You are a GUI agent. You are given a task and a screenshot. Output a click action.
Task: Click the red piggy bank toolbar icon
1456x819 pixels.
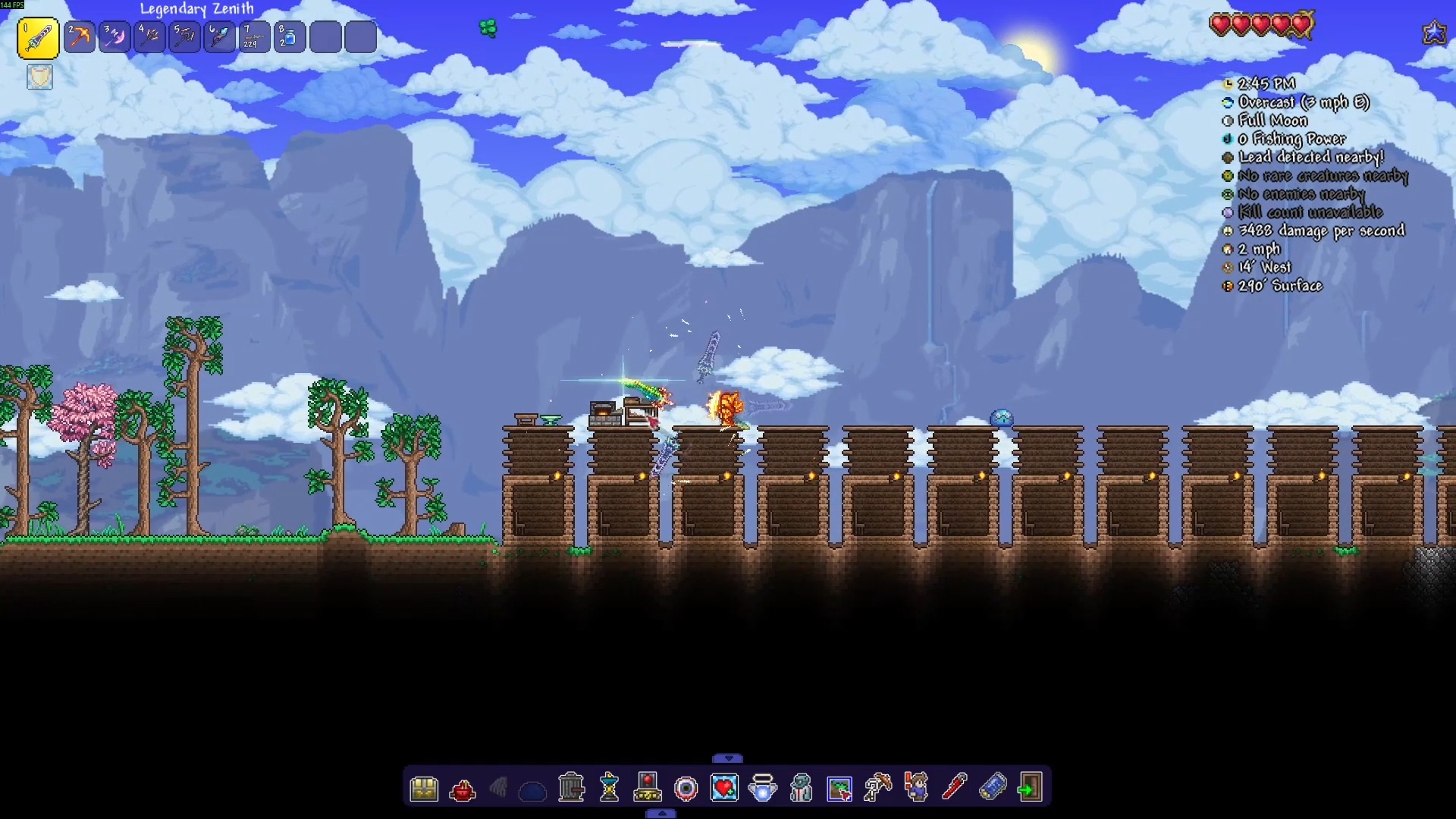[462, 790]
